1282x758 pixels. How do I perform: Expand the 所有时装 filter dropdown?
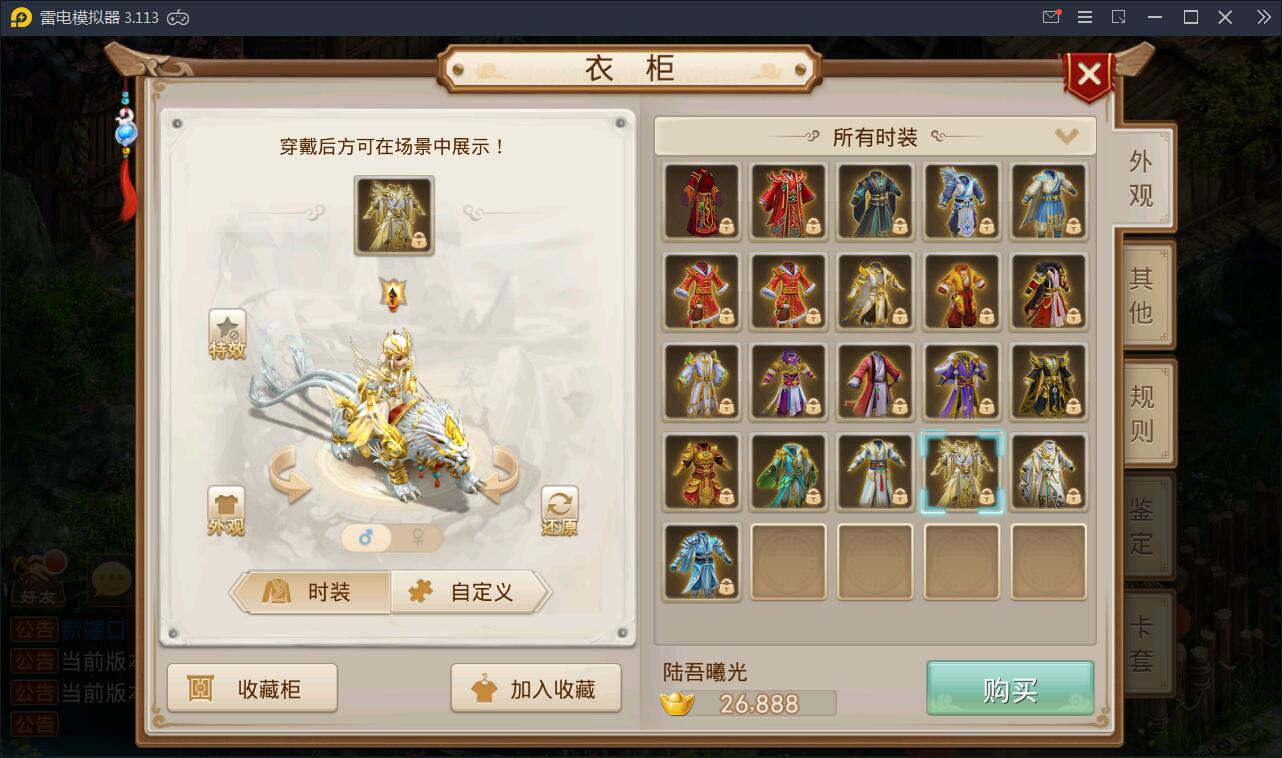pyautogui.click(x=1067, y=136)
